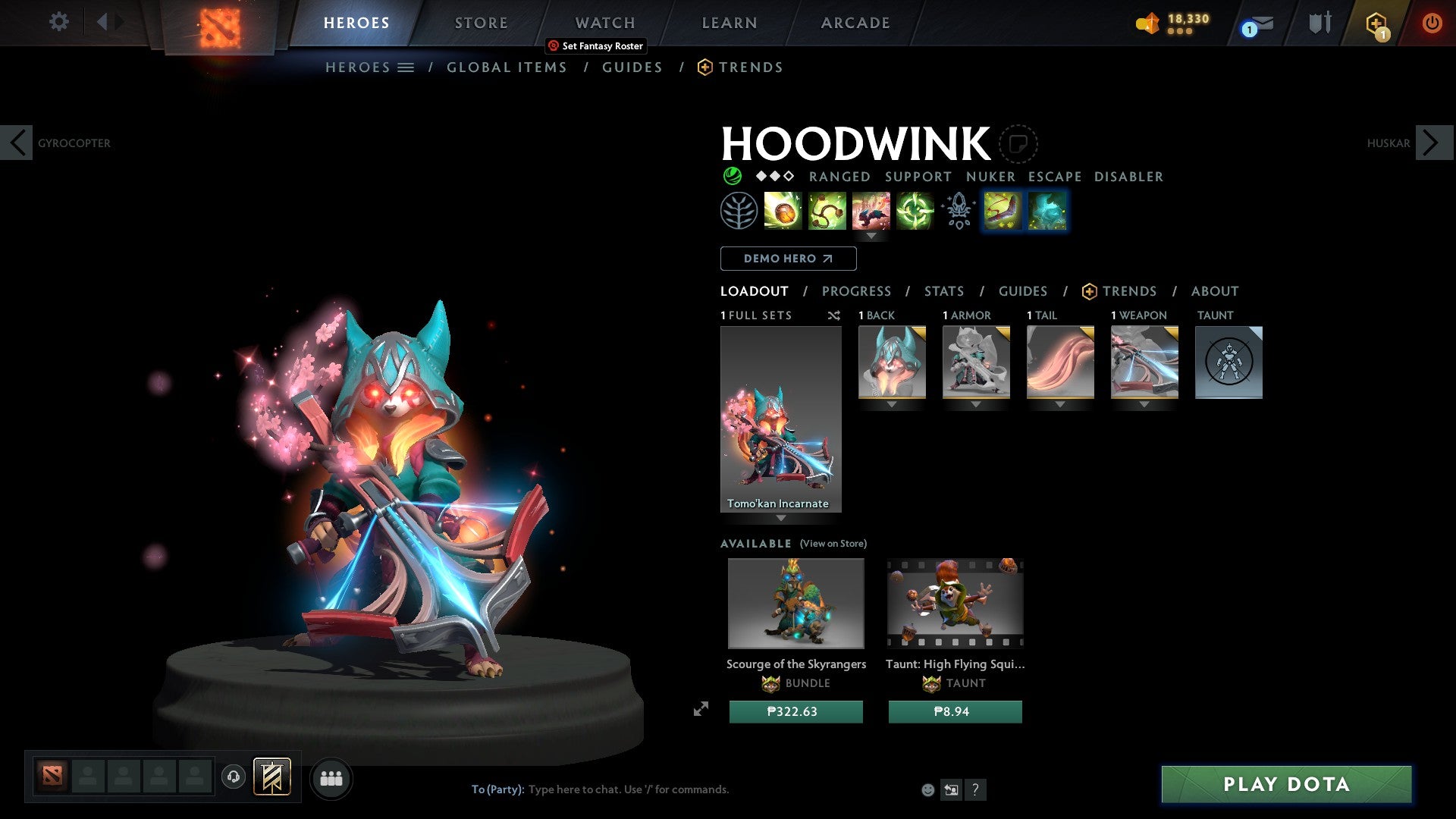Select the Scurry ability icon
This screenshot has height=819, width=1456.
(x=871, y=211)
